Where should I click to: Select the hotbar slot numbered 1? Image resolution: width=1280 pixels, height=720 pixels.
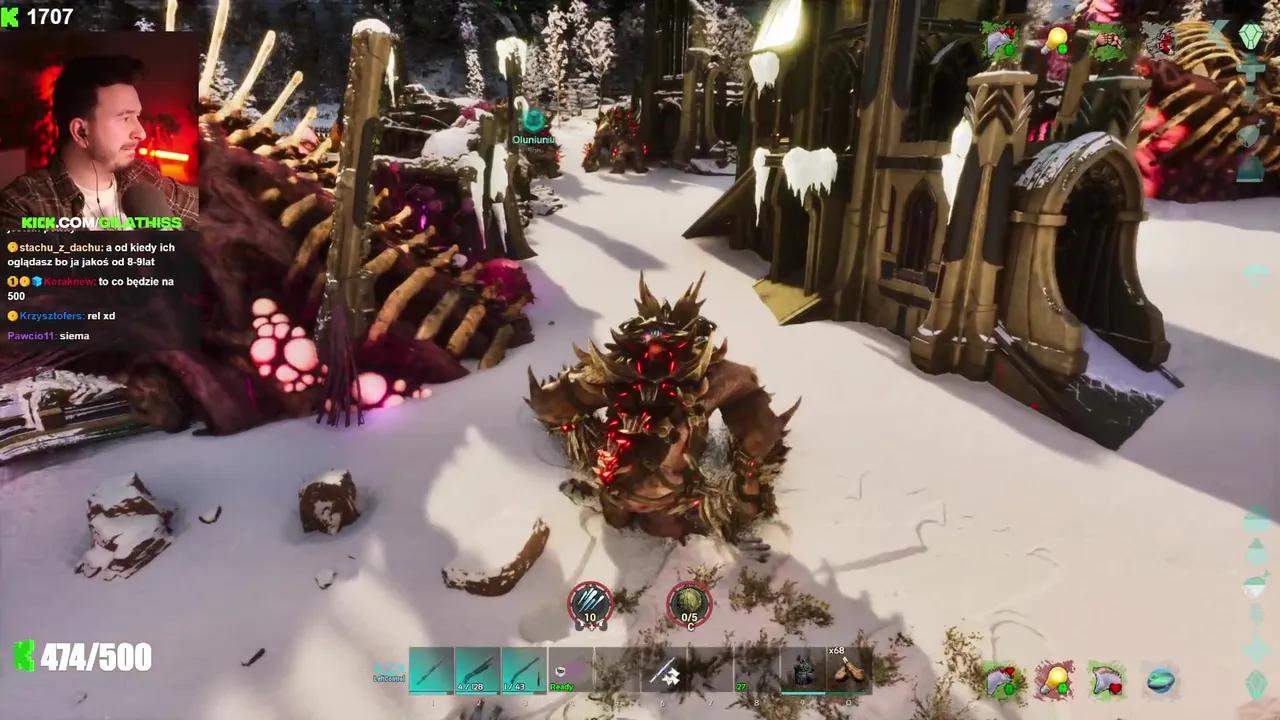tap(431, 669)
